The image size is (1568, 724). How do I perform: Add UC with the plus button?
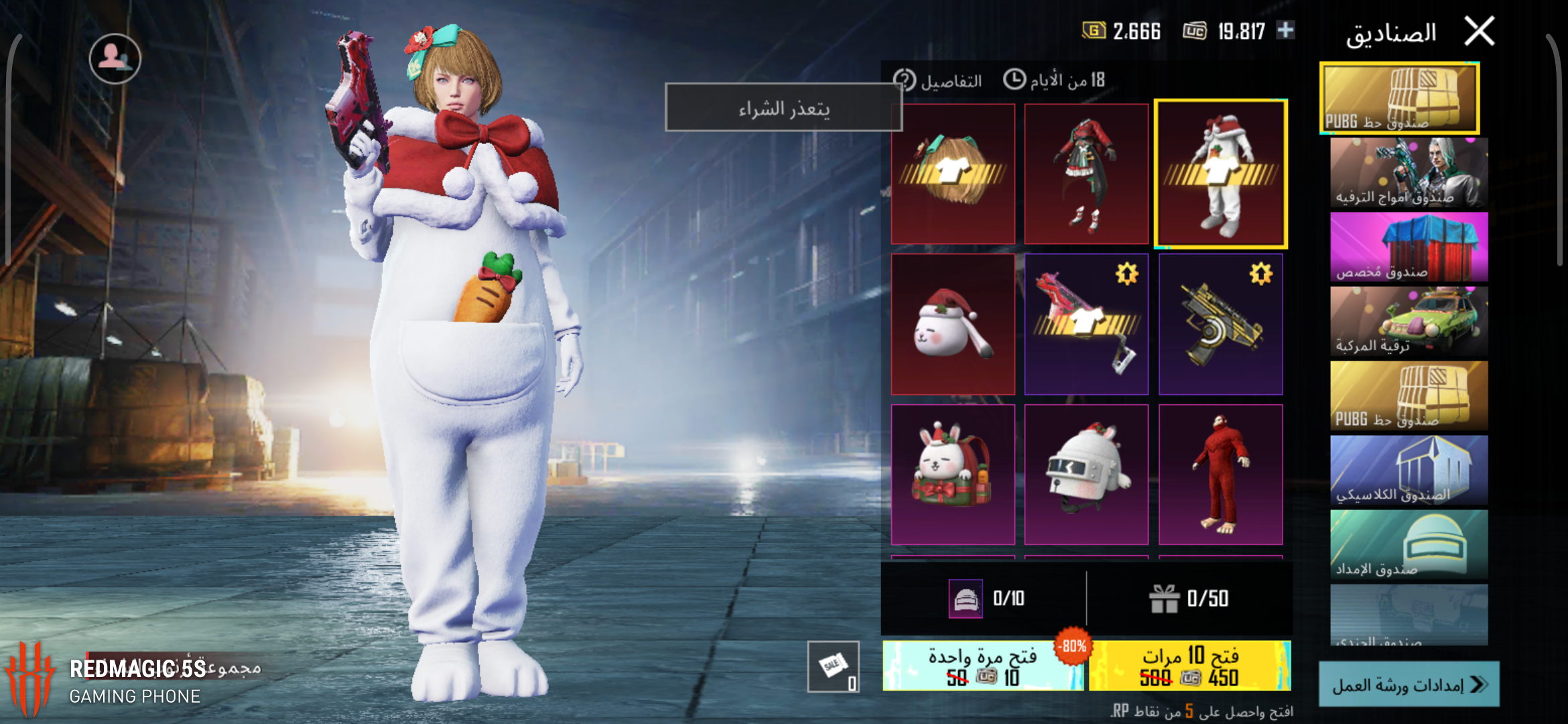click(x=1285, y=30)
